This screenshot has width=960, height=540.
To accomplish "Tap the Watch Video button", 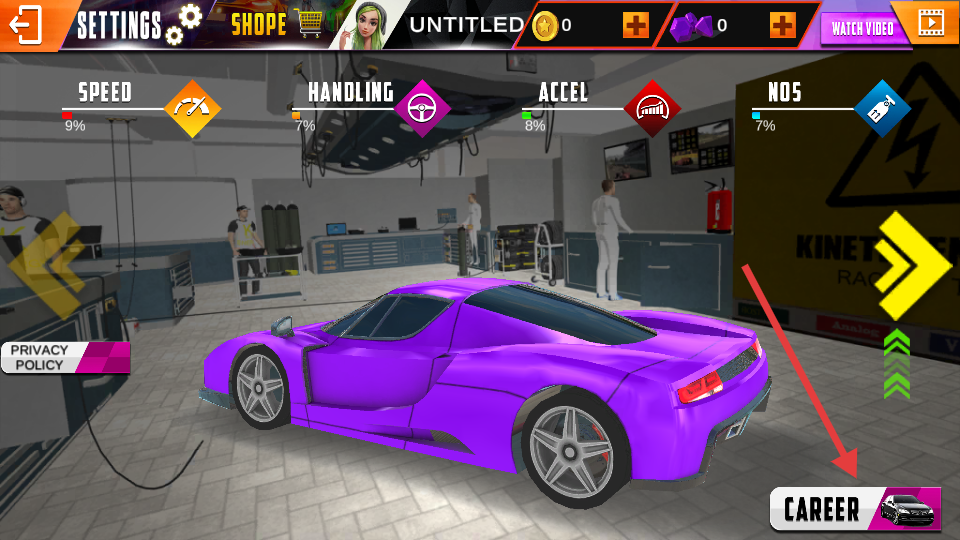I will tap(862, 28).
